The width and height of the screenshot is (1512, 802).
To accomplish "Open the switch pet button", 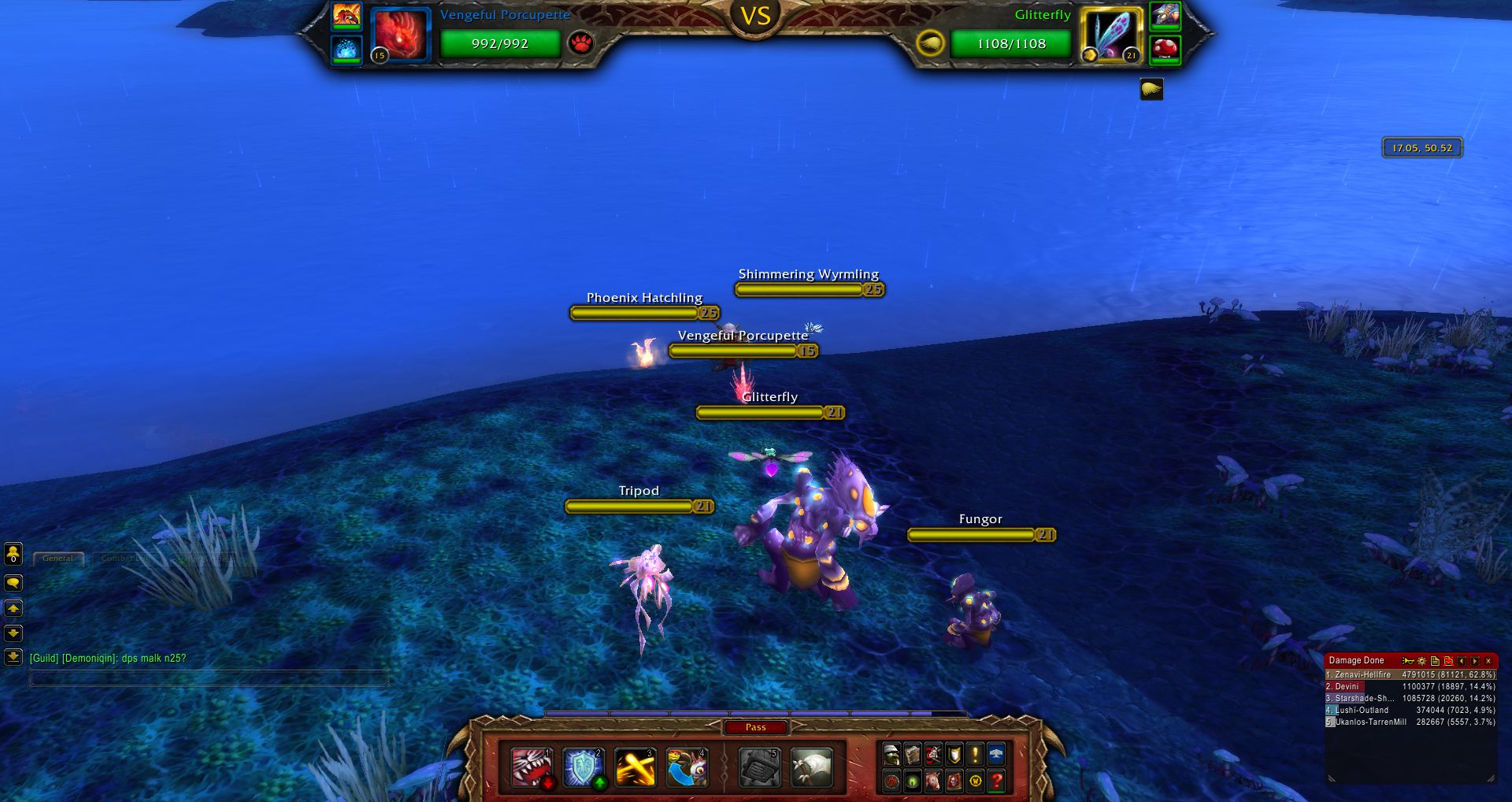I will coord(687,767).
